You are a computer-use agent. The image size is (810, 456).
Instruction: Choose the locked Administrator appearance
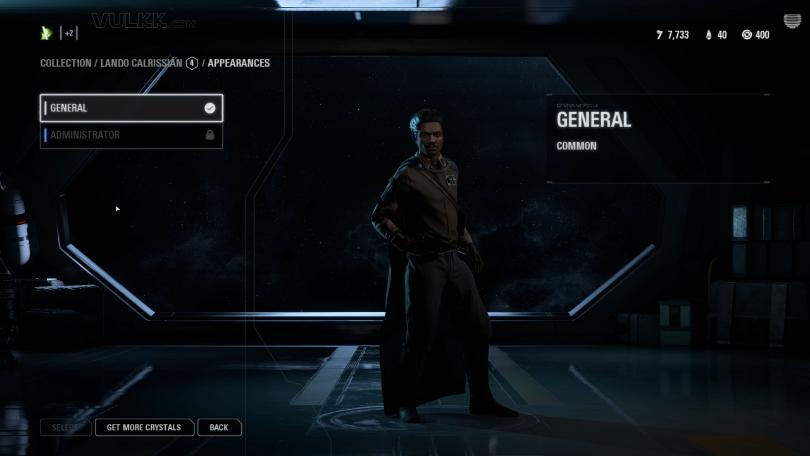point(130,135)
